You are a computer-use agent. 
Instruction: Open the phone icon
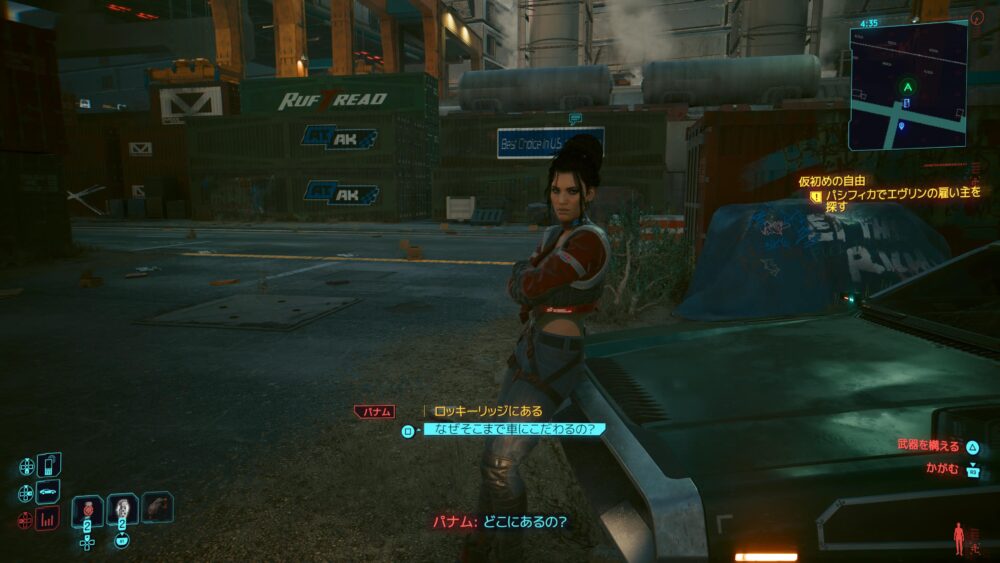click(49, 466)
